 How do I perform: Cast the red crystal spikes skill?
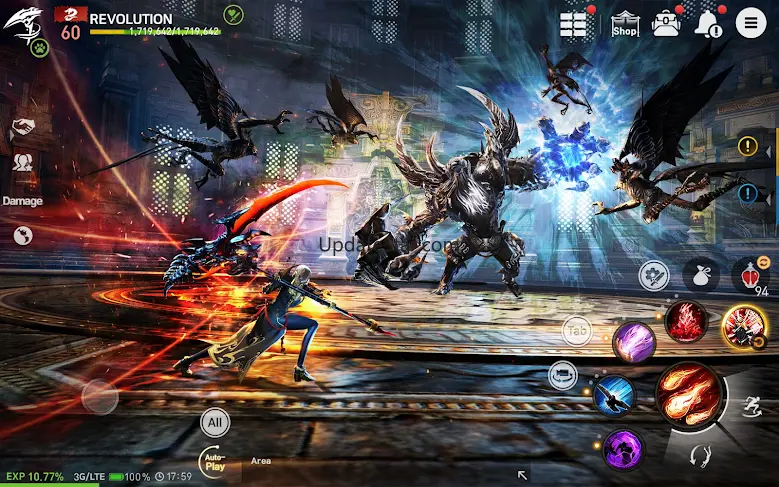[x=687, y=322]
